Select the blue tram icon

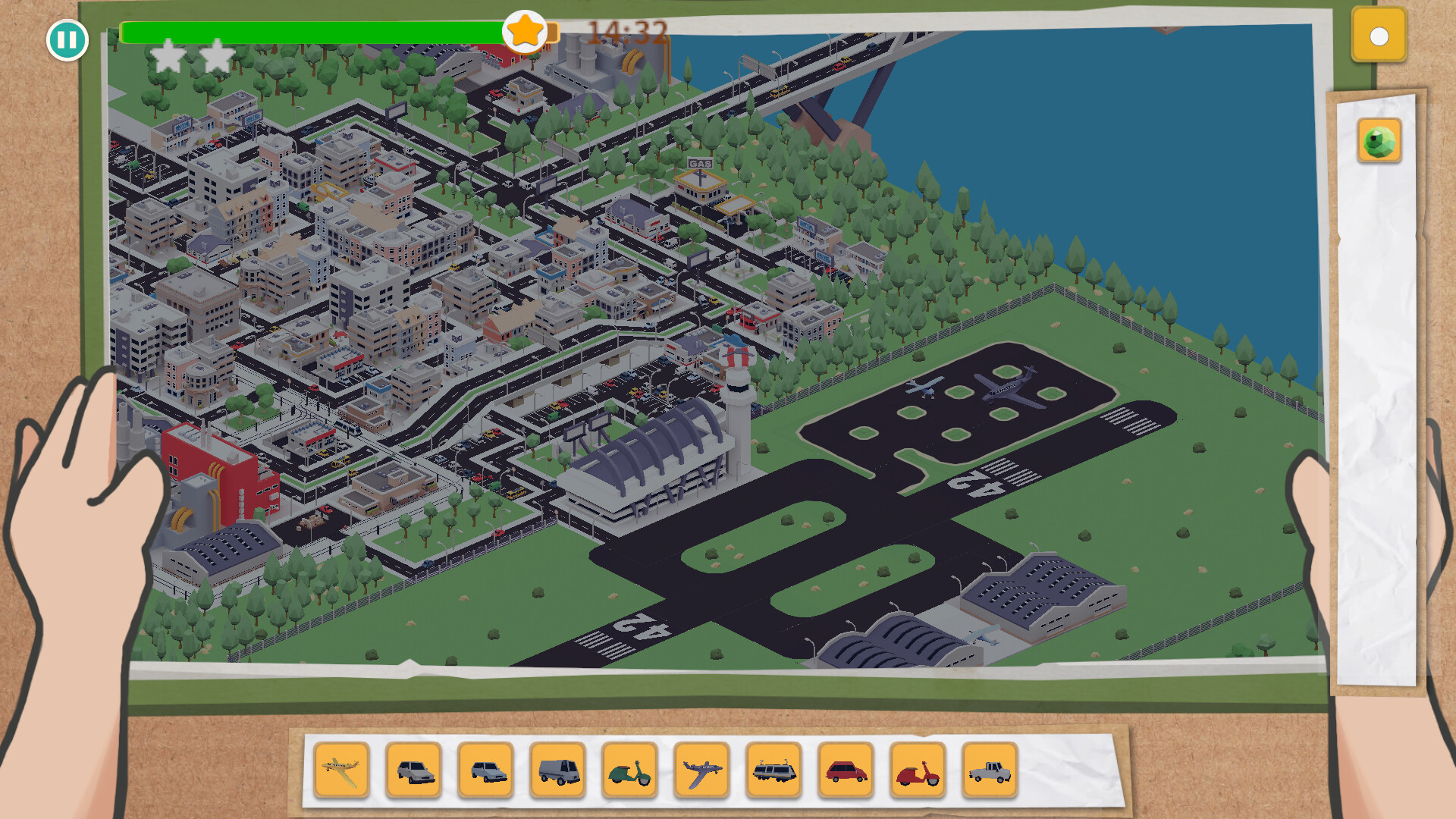(773, 770)
